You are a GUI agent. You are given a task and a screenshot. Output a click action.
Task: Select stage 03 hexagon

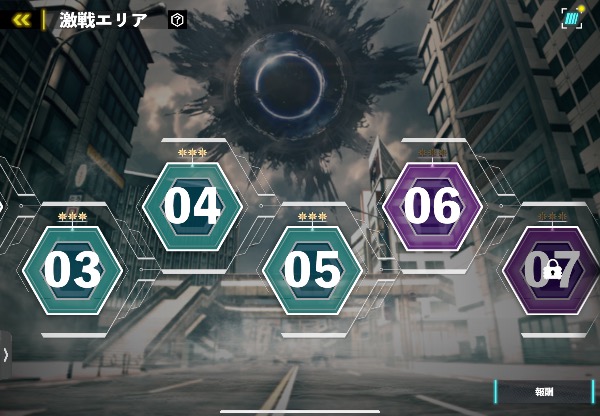[x=73, y=271]
